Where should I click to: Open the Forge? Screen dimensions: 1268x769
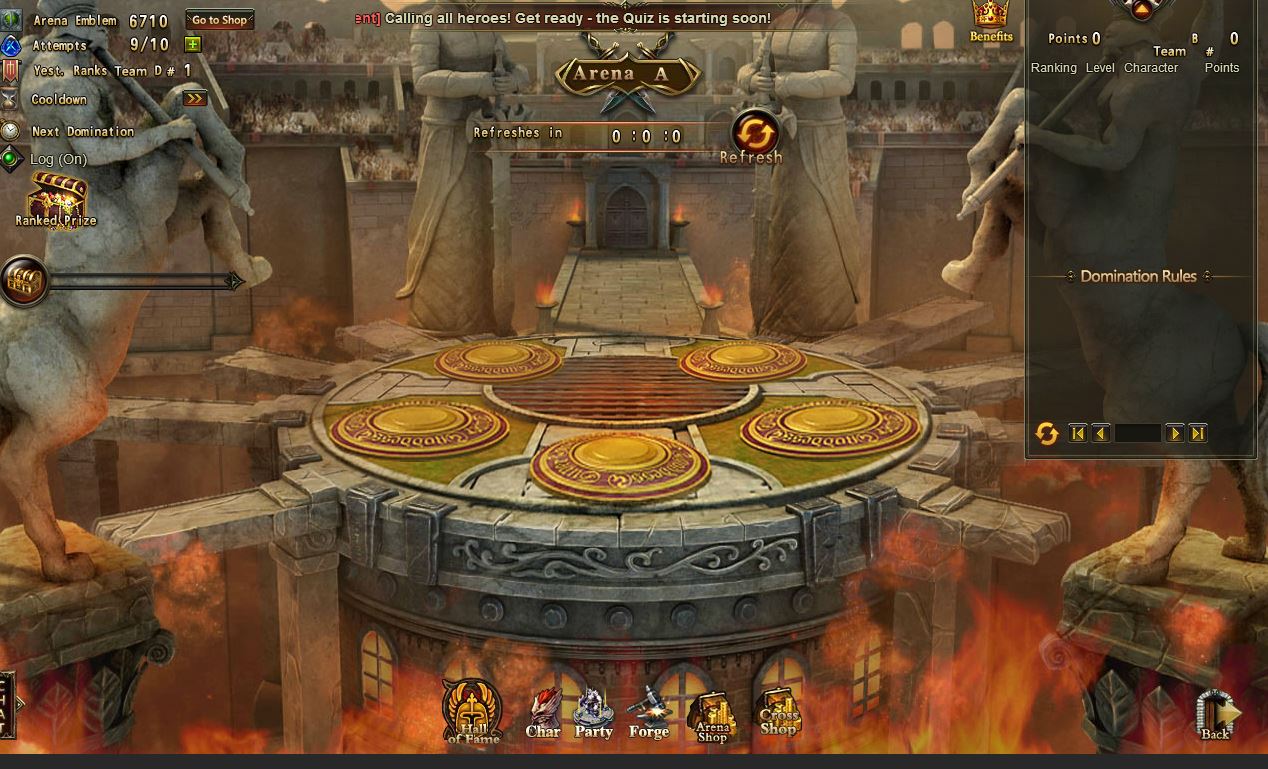[648, 714]
